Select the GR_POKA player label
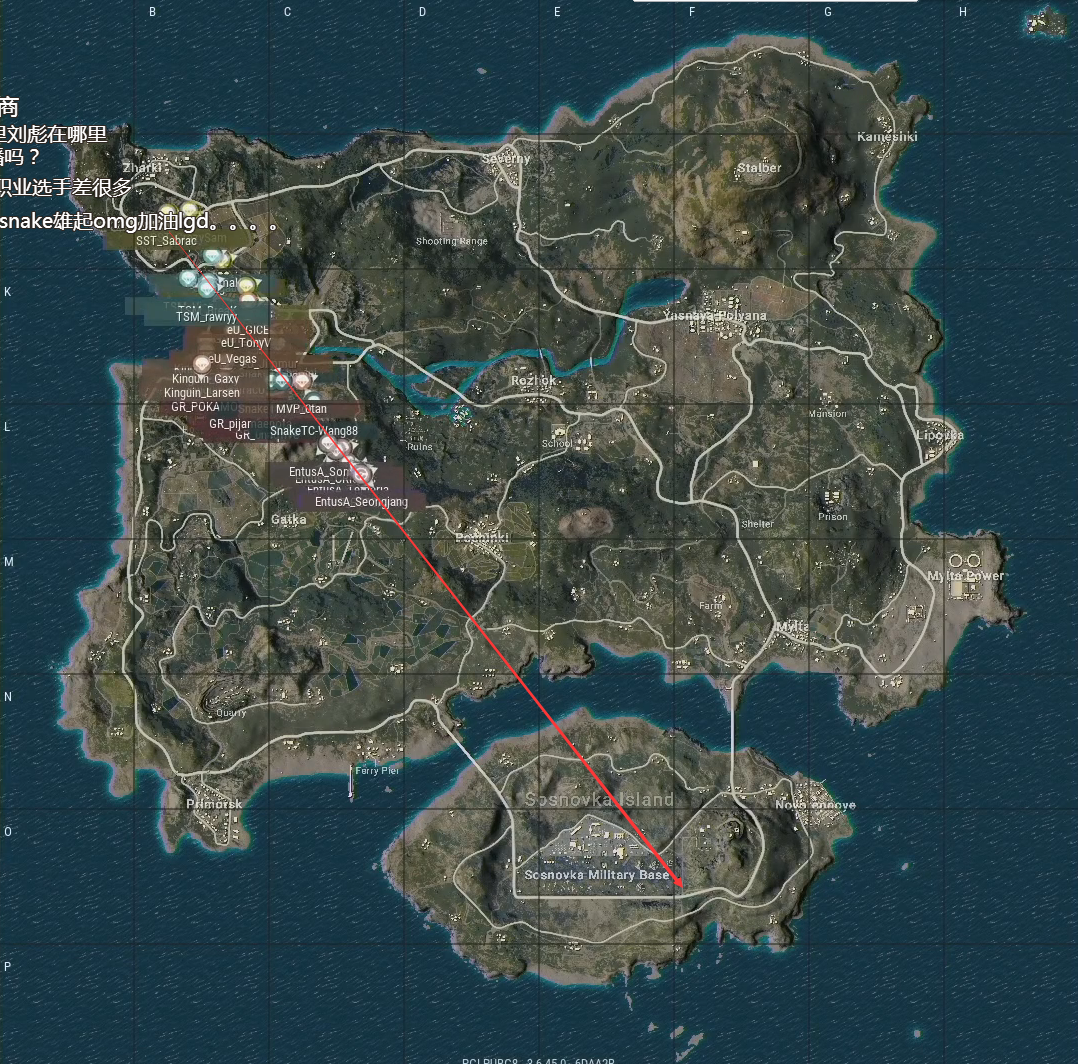The image size is (1078, 1064). (x=195, y=407)
